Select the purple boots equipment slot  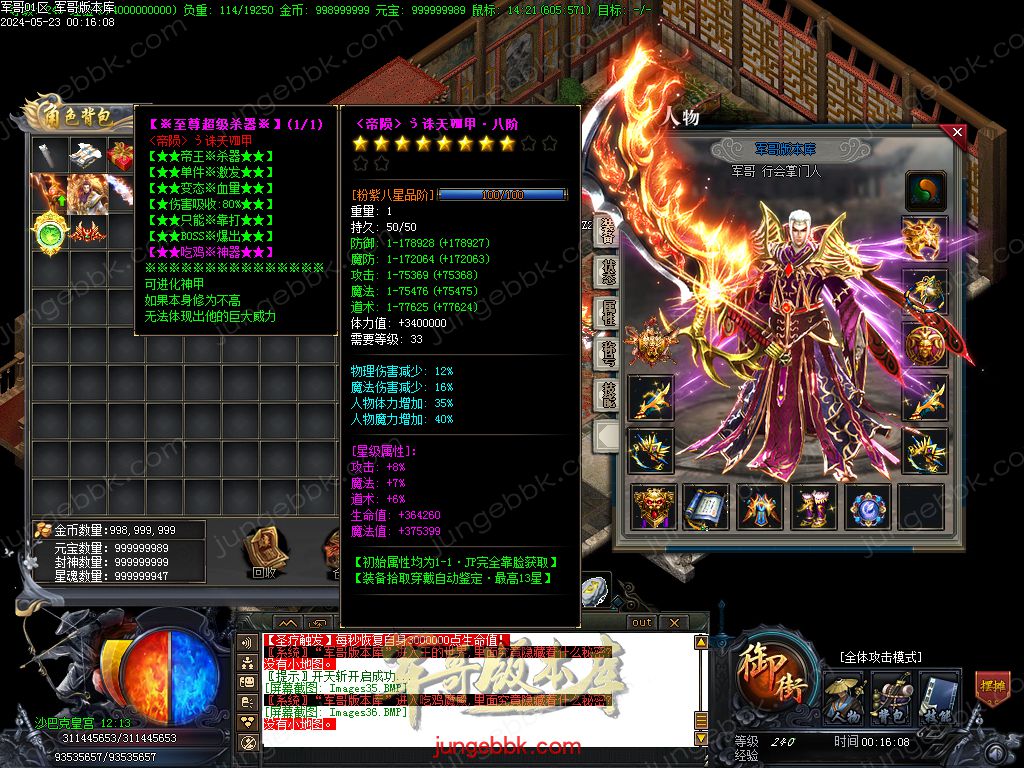tap(814, 507)
